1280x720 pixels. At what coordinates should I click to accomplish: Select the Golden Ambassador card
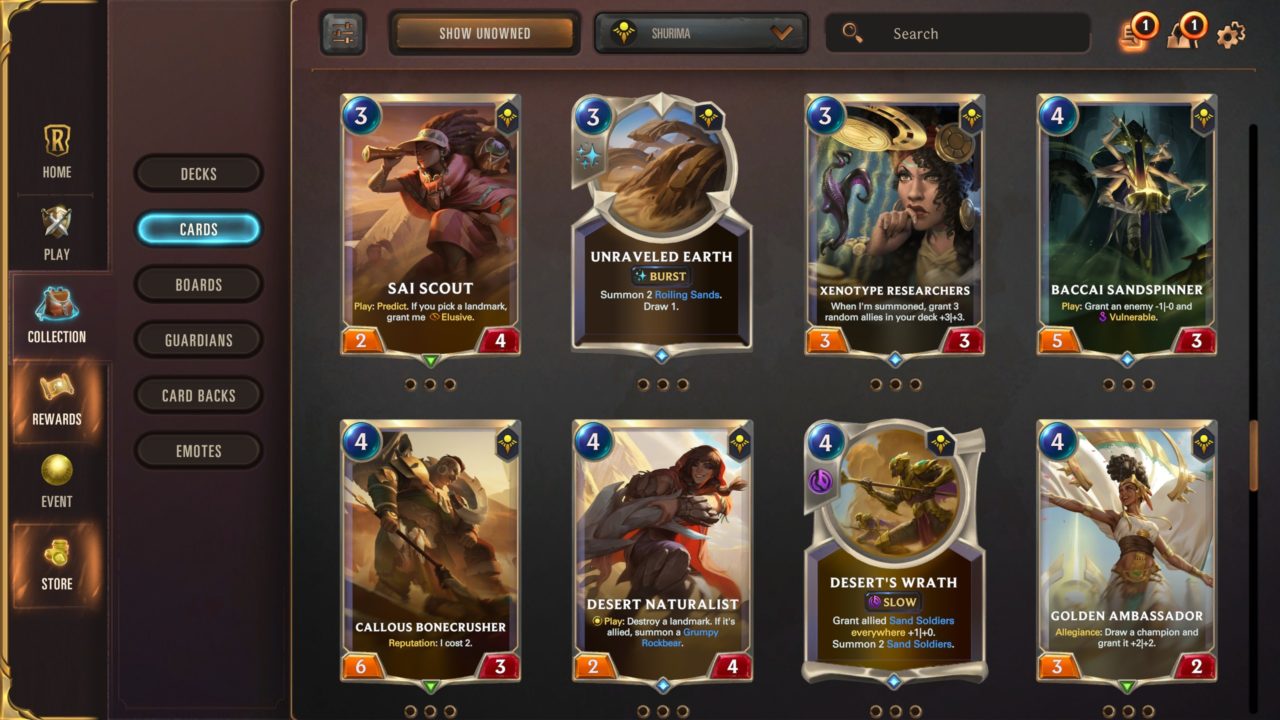coord(1127,550)
